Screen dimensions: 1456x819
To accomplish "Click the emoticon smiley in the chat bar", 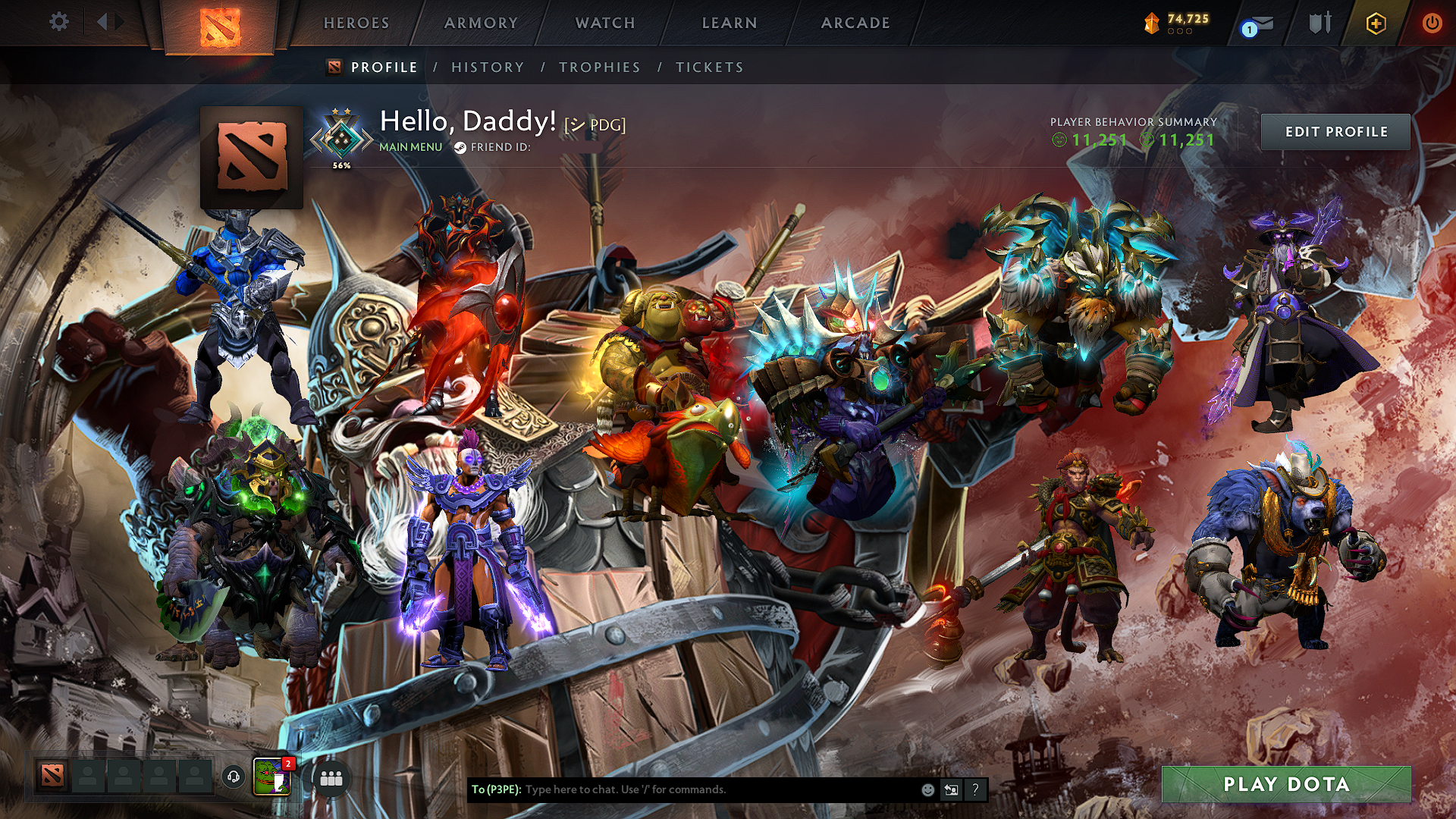I will [927, 790].
